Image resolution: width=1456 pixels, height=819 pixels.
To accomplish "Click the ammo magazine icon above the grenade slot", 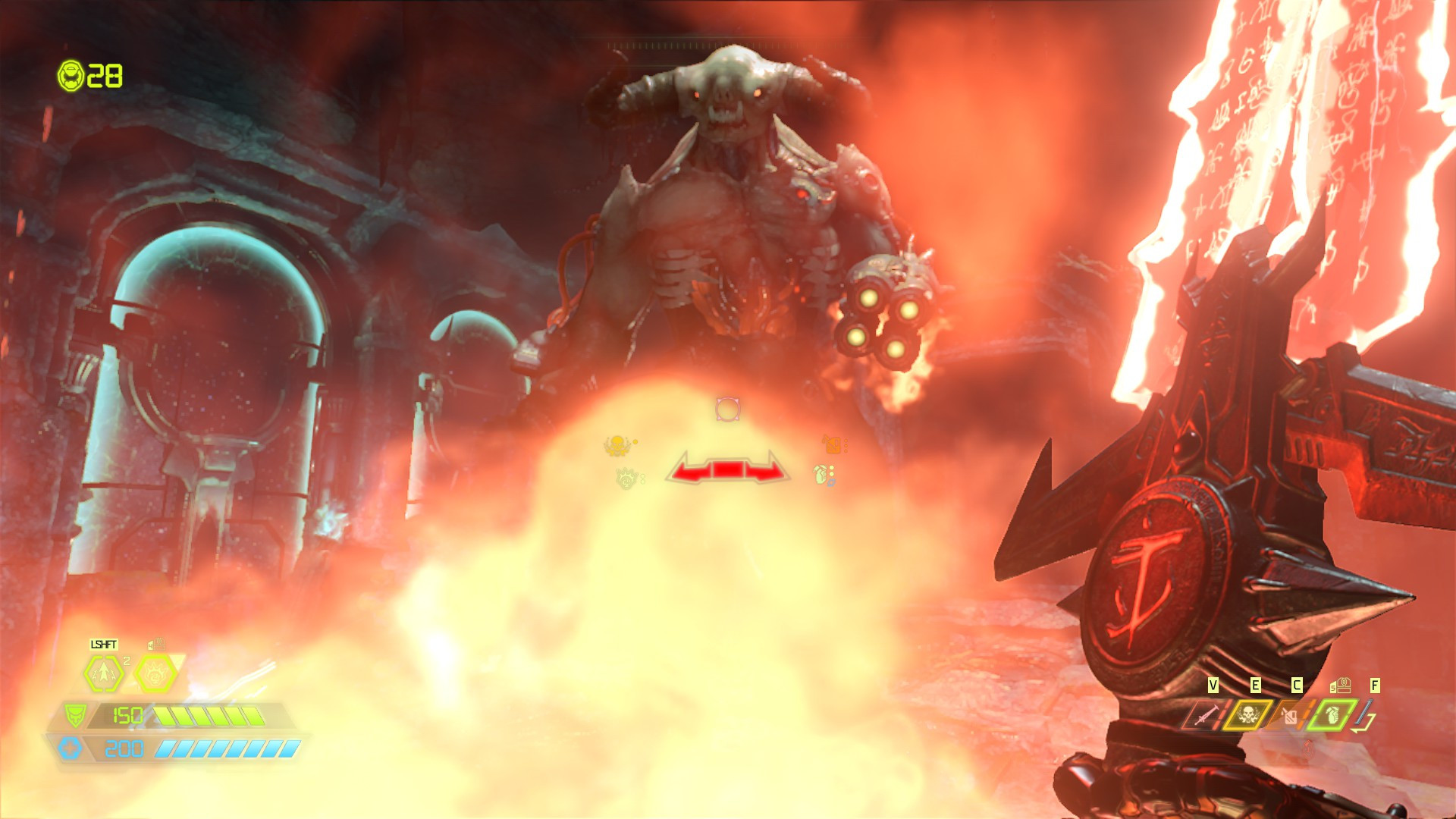I will [1341, 685].
